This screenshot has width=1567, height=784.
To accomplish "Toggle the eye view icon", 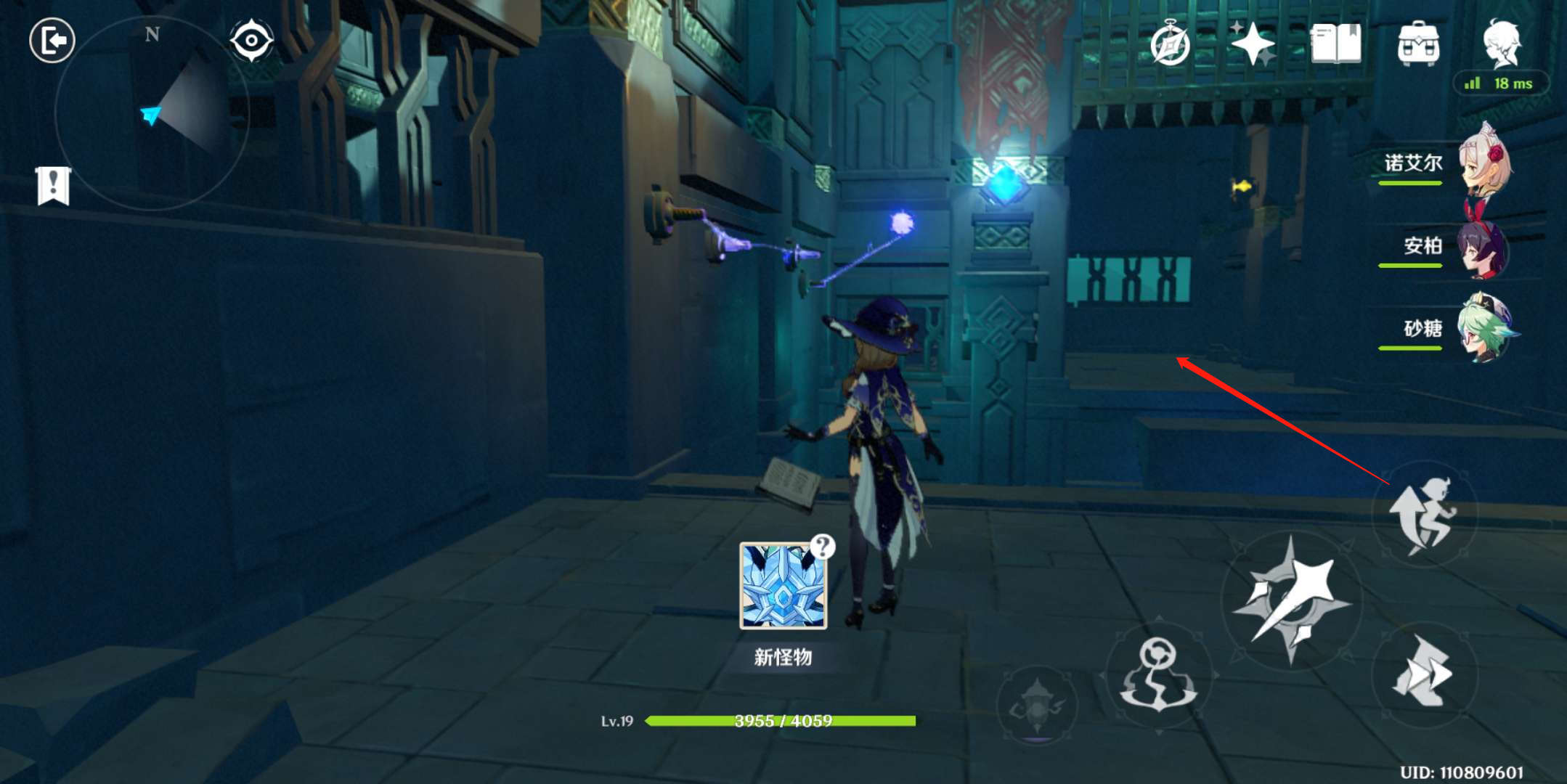I will [x=251, y=41].
